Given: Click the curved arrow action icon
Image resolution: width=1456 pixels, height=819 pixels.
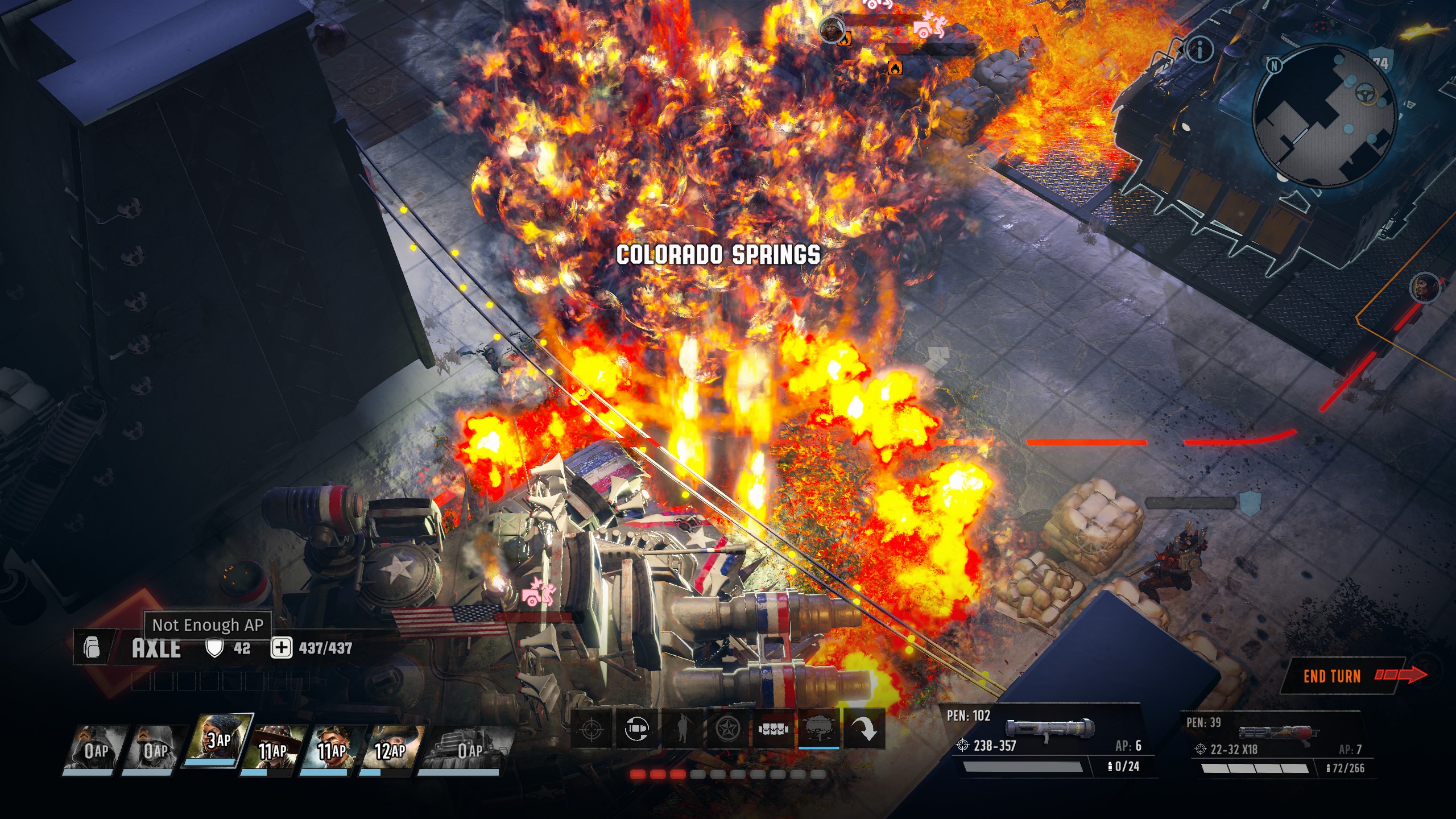Looking at the screenshot, I should tap(864, 729).
